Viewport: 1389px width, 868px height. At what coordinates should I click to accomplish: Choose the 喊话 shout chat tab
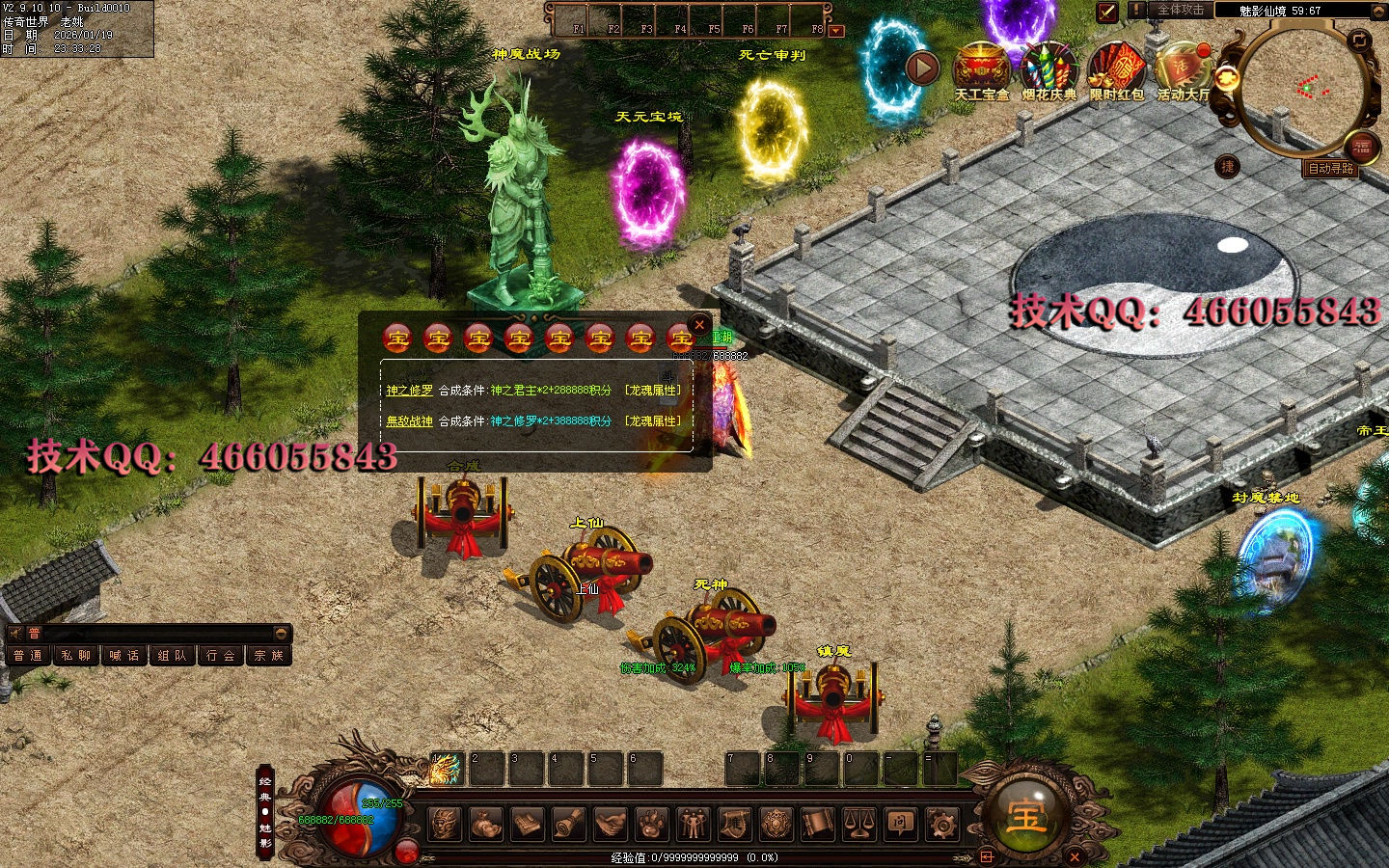pyautogui.click(x=124, y=656)
